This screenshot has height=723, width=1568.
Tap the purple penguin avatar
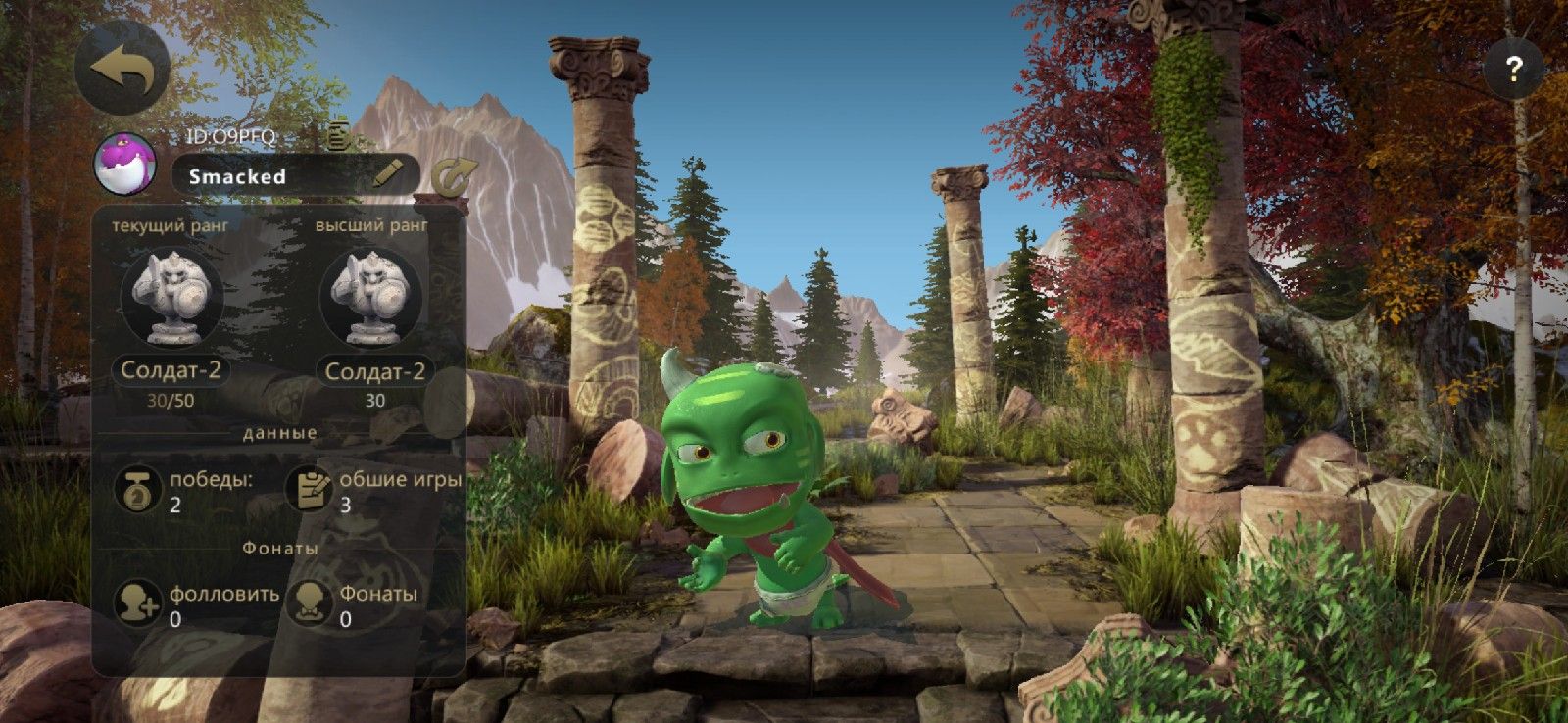125,164
